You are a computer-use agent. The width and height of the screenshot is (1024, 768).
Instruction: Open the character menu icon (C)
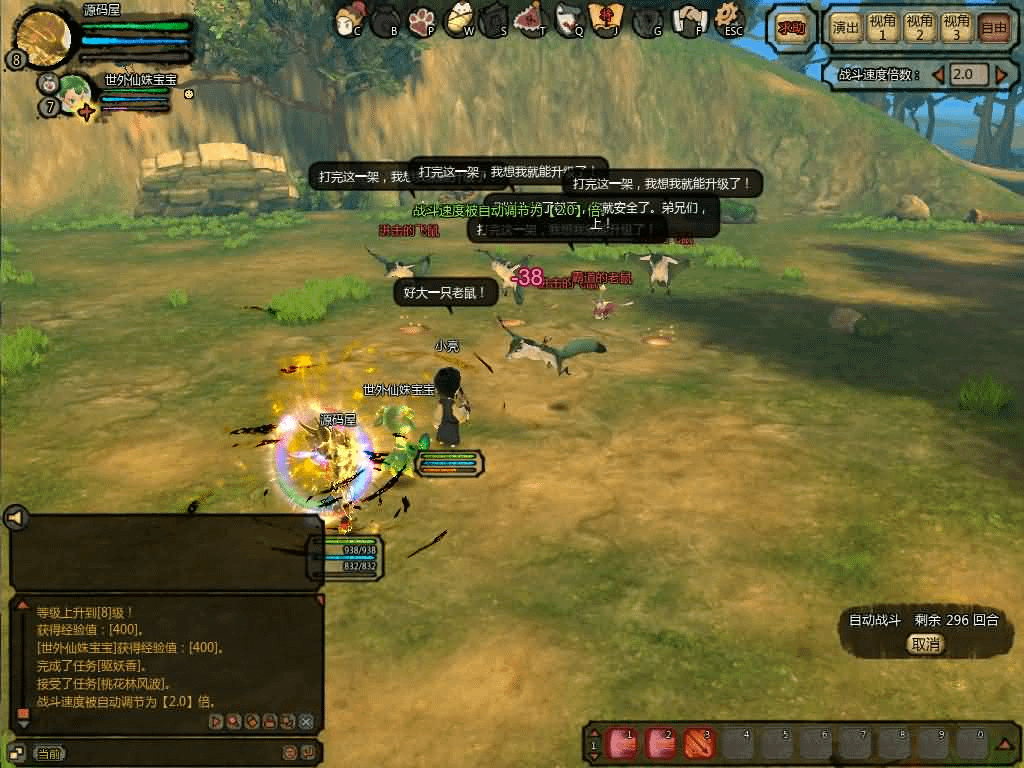coord(349,18)
